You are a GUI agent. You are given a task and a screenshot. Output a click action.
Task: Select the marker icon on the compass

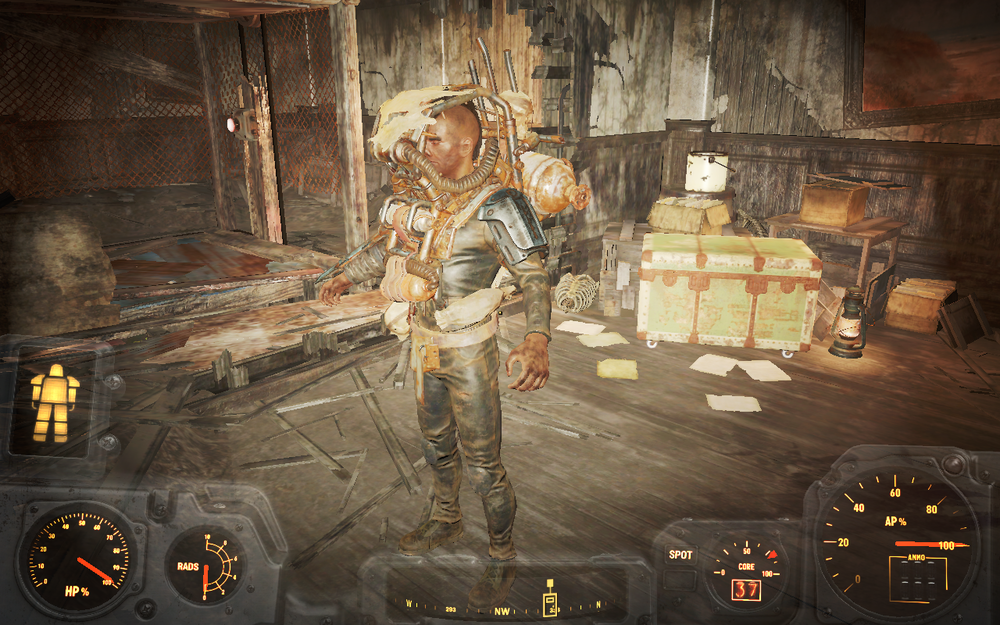pos(550,600)
